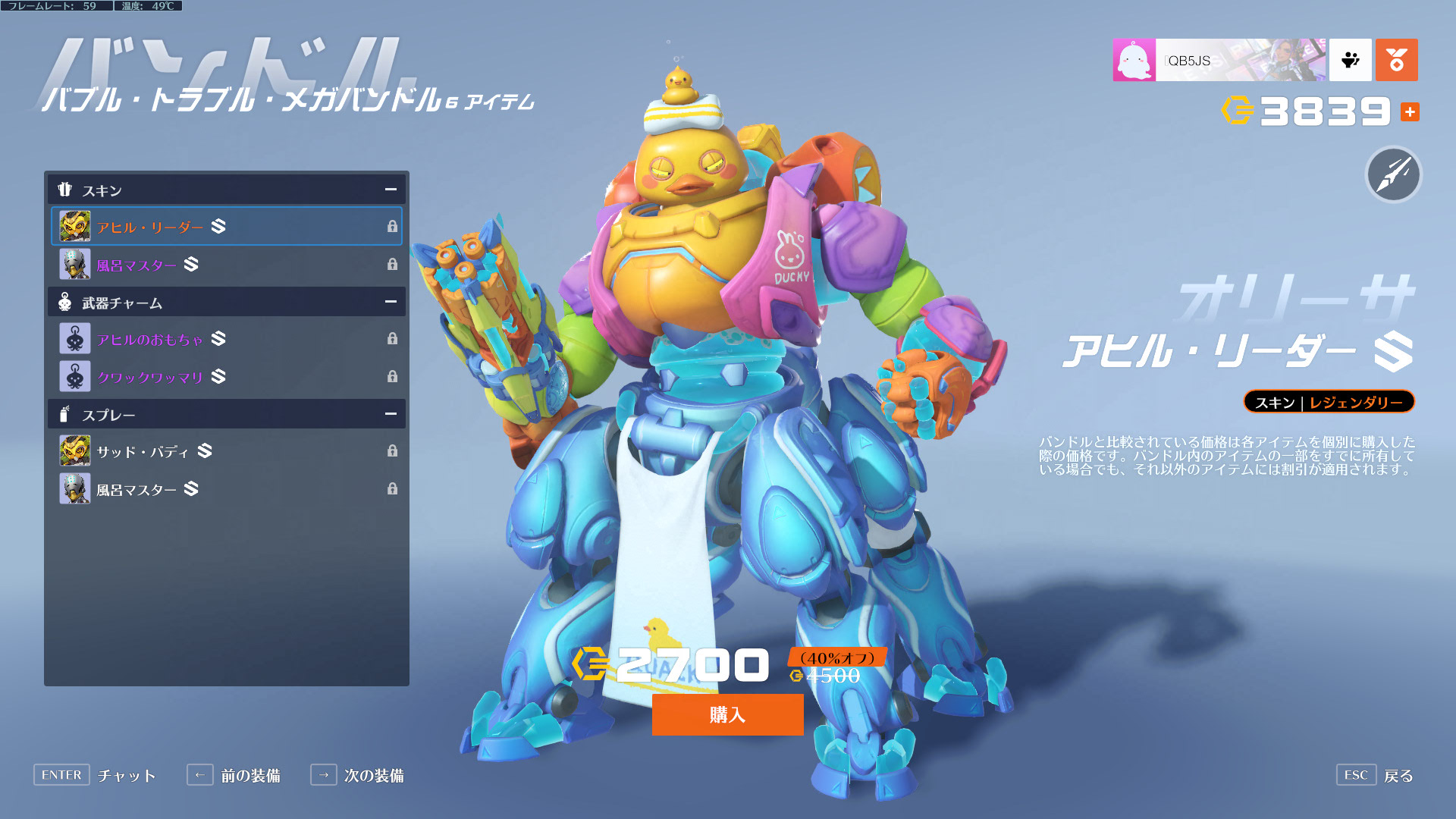Add more coins with the plus button
1456x819 pixels.
pos(1410,112)
